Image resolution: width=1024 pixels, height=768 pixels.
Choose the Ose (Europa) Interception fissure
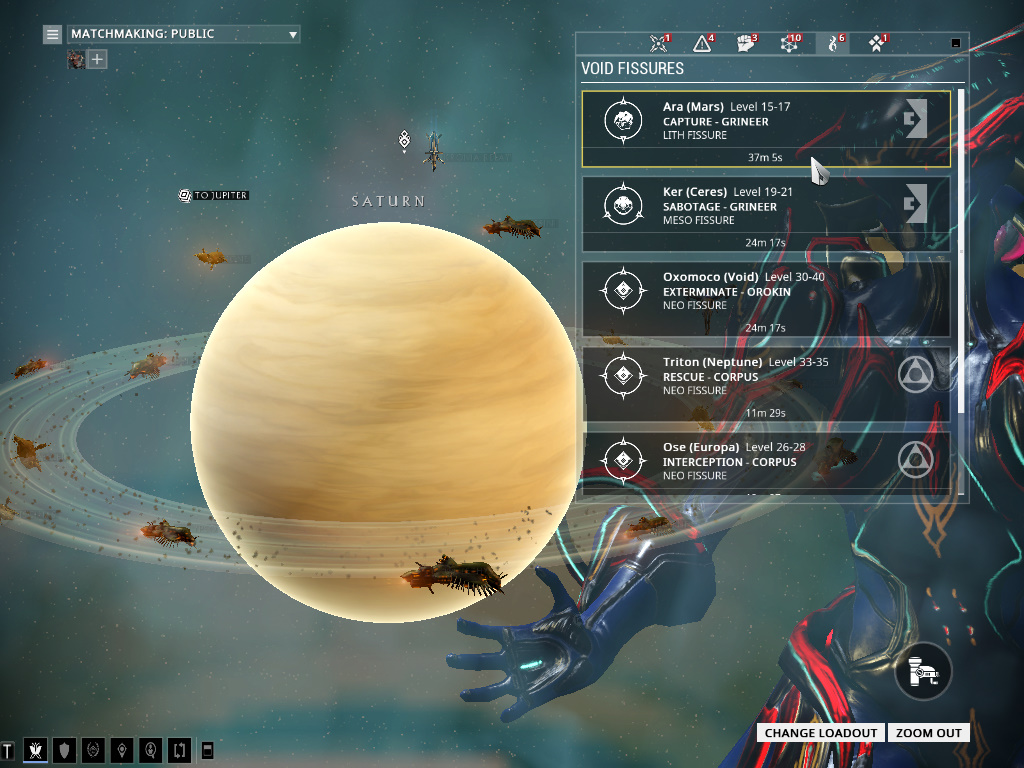pos(765,461)
